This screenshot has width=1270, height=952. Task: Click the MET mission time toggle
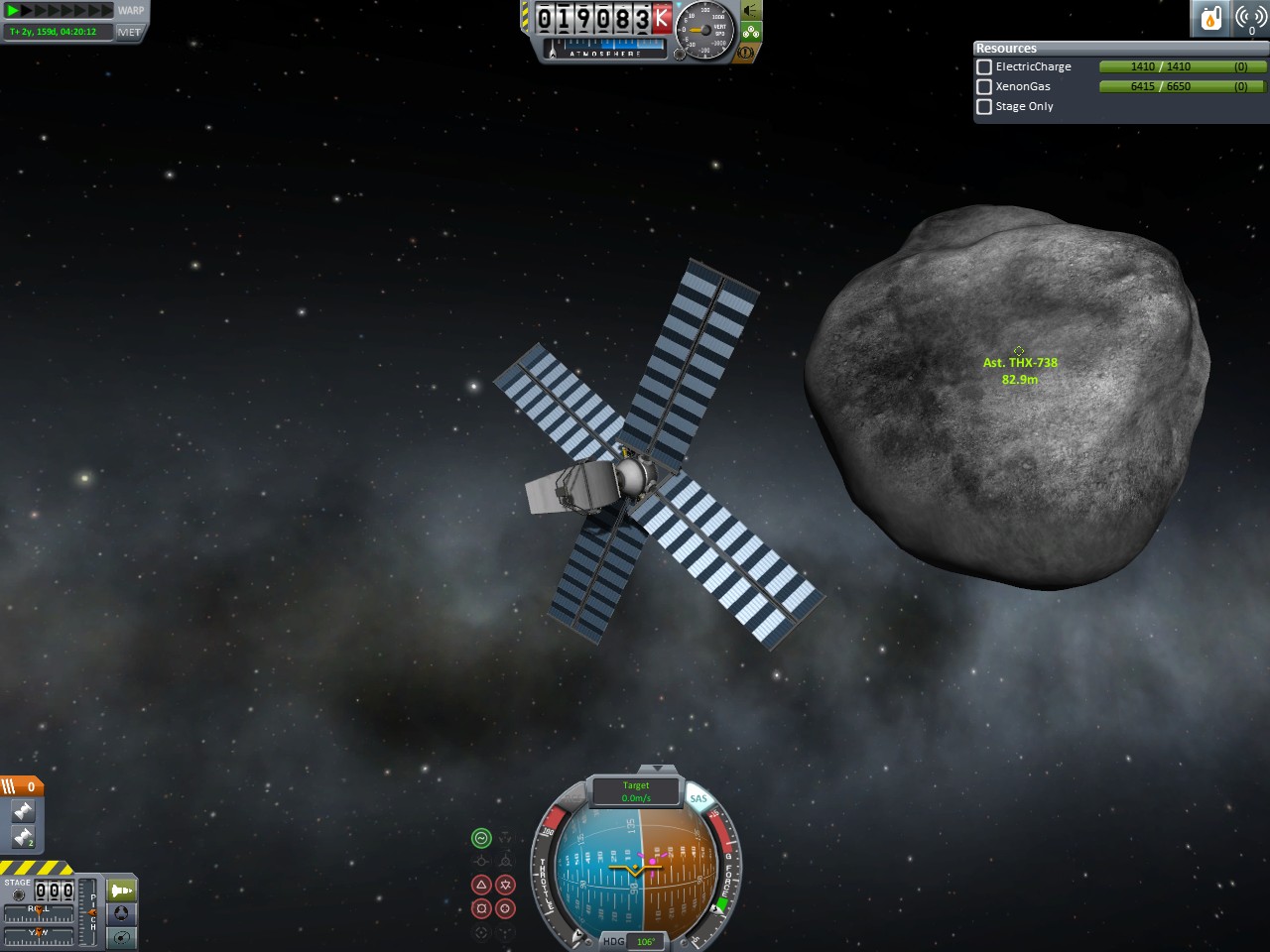130,32
